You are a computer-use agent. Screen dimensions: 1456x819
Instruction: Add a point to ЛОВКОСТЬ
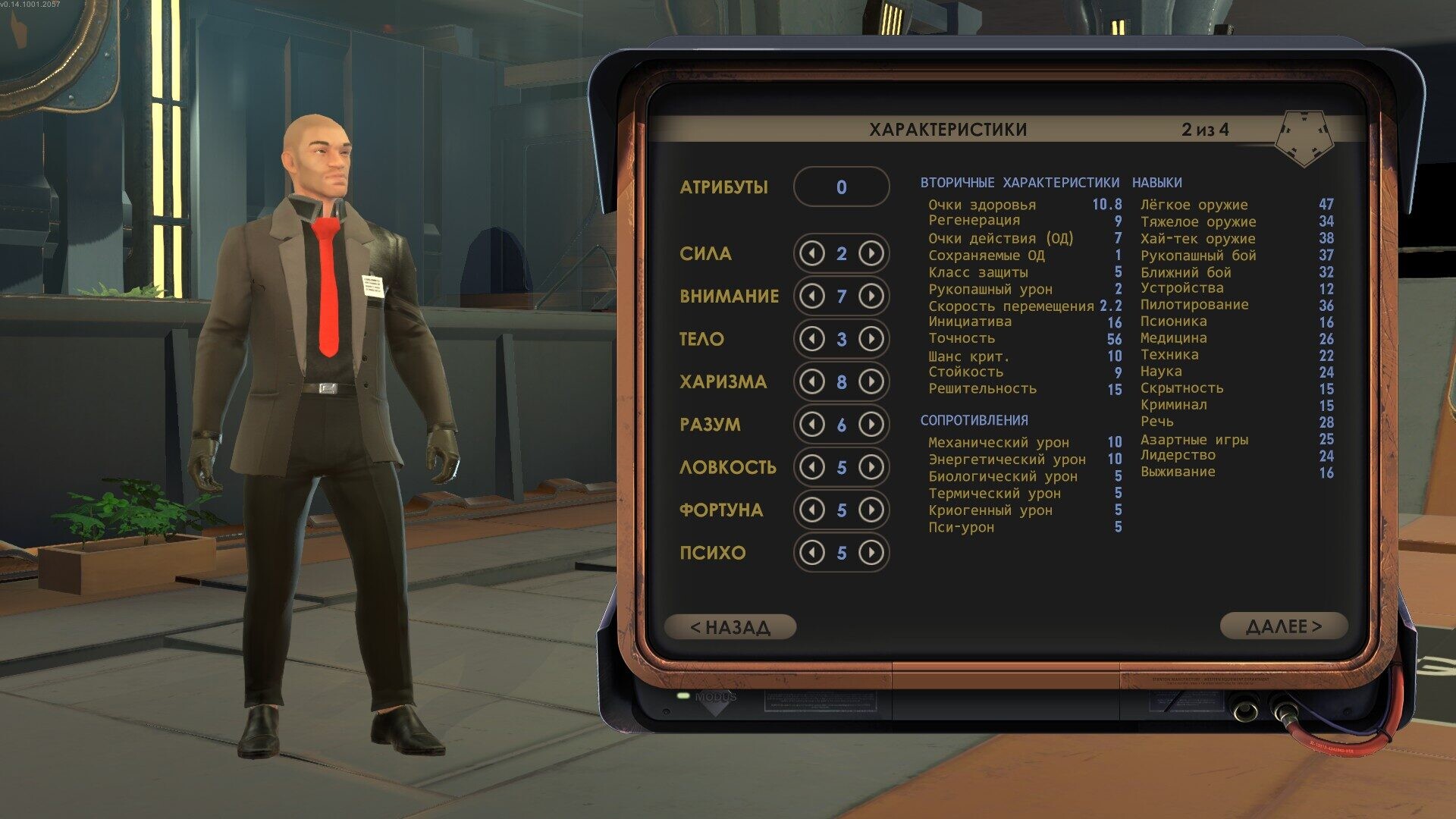871,467
